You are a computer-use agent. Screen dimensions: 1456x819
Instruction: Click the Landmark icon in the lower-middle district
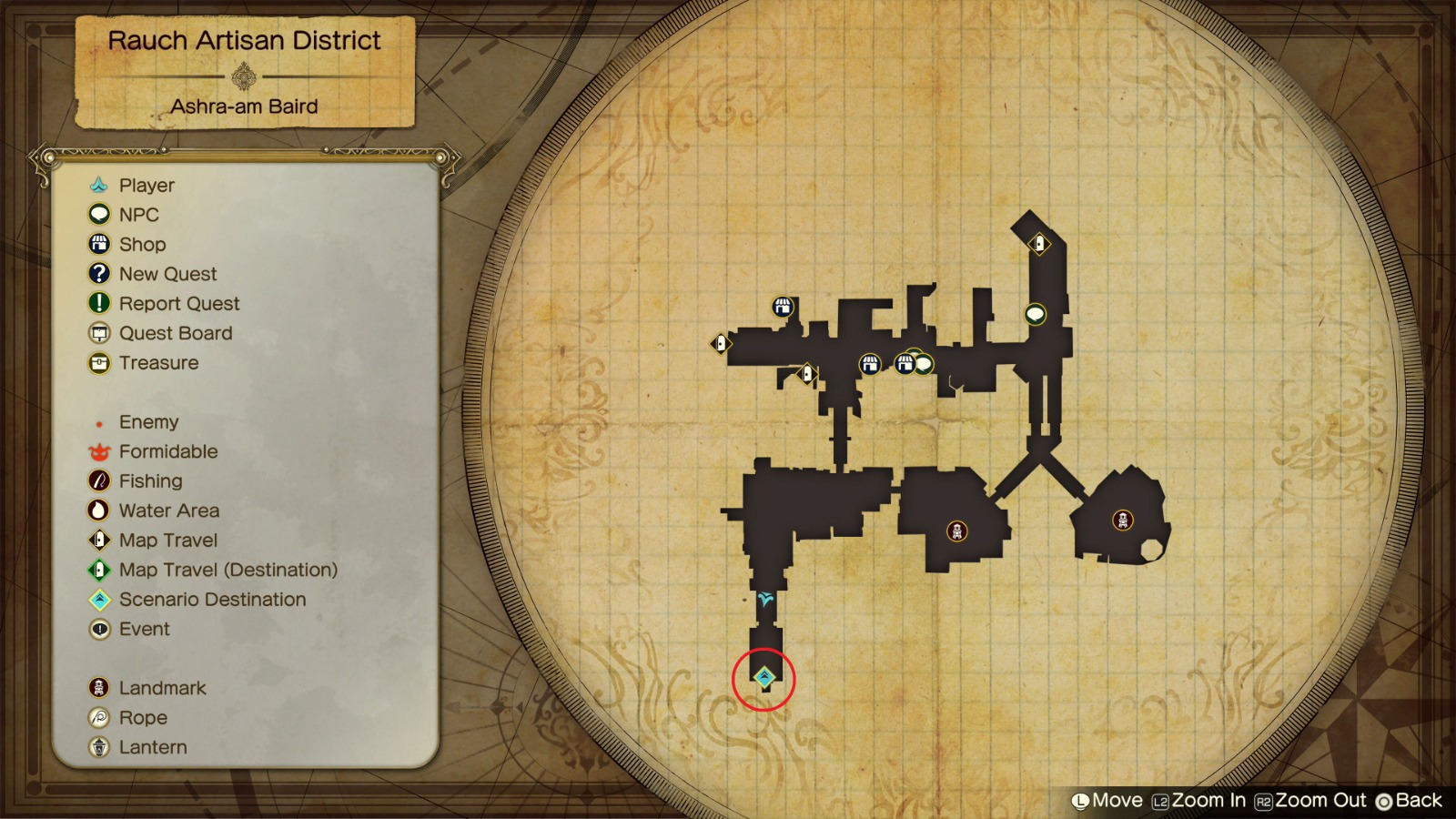click(x=955, y=532)
